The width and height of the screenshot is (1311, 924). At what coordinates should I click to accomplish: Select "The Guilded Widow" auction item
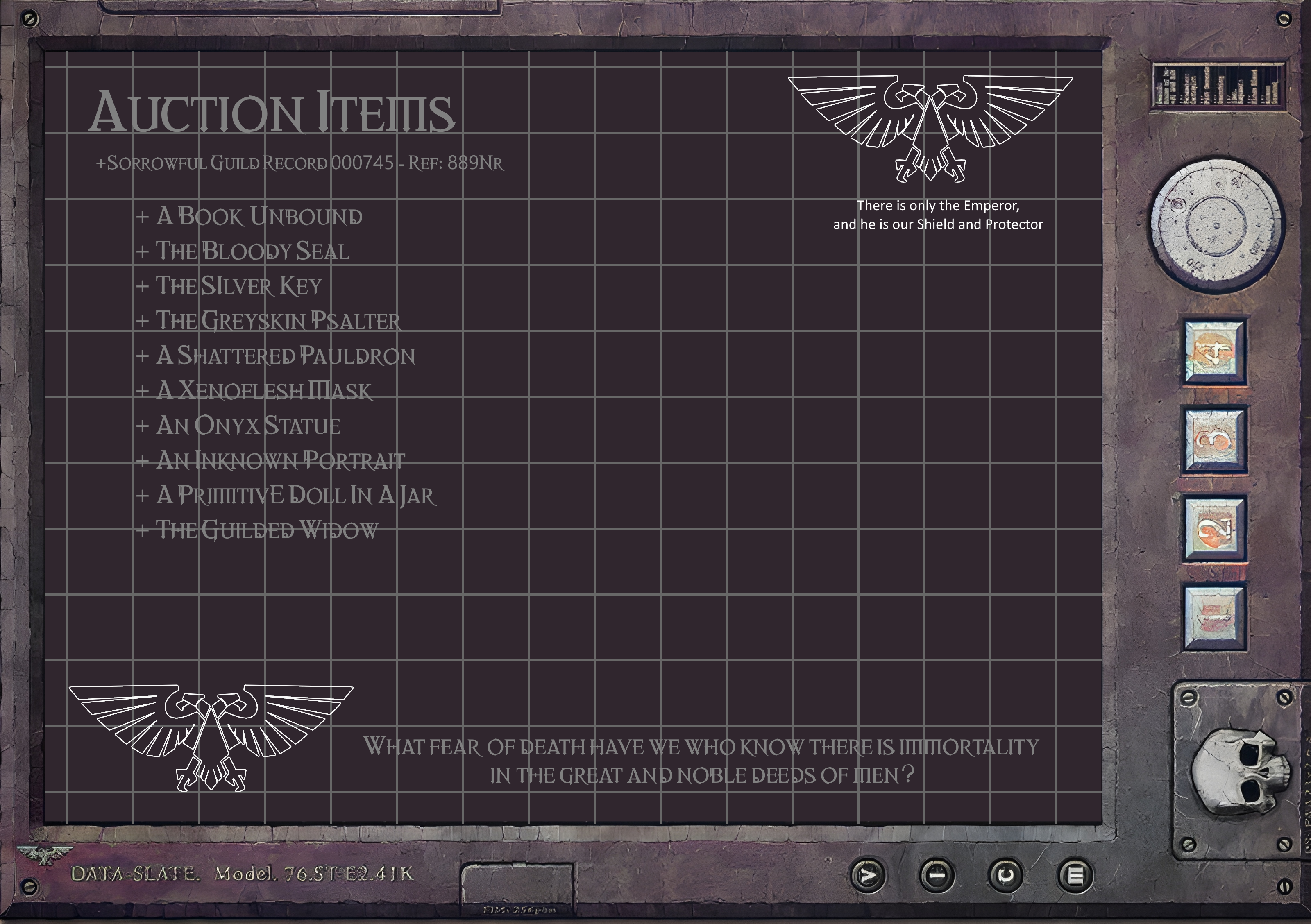[267, 530]
